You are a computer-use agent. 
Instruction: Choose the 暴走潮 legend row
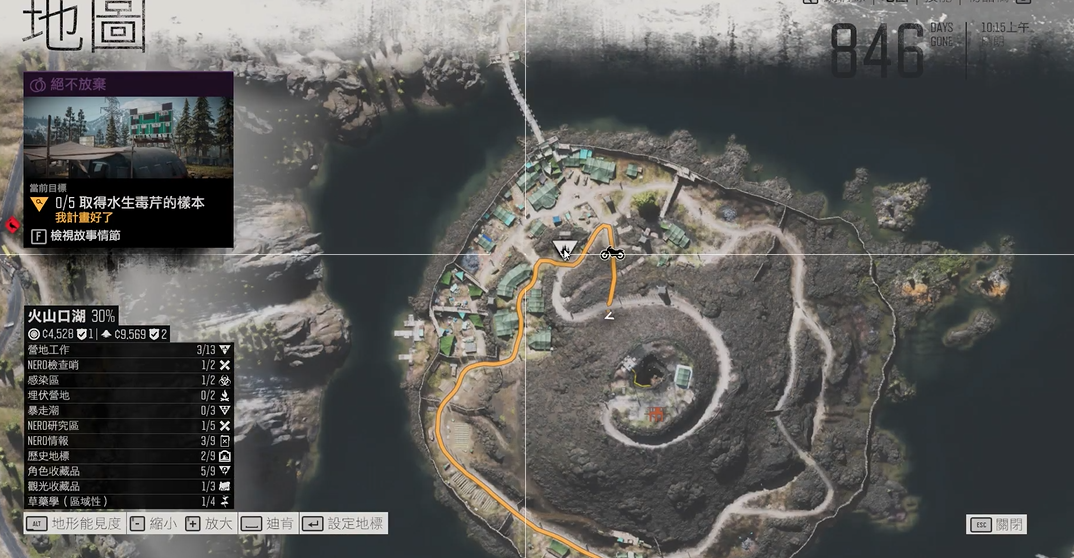(x=129, y=410)
